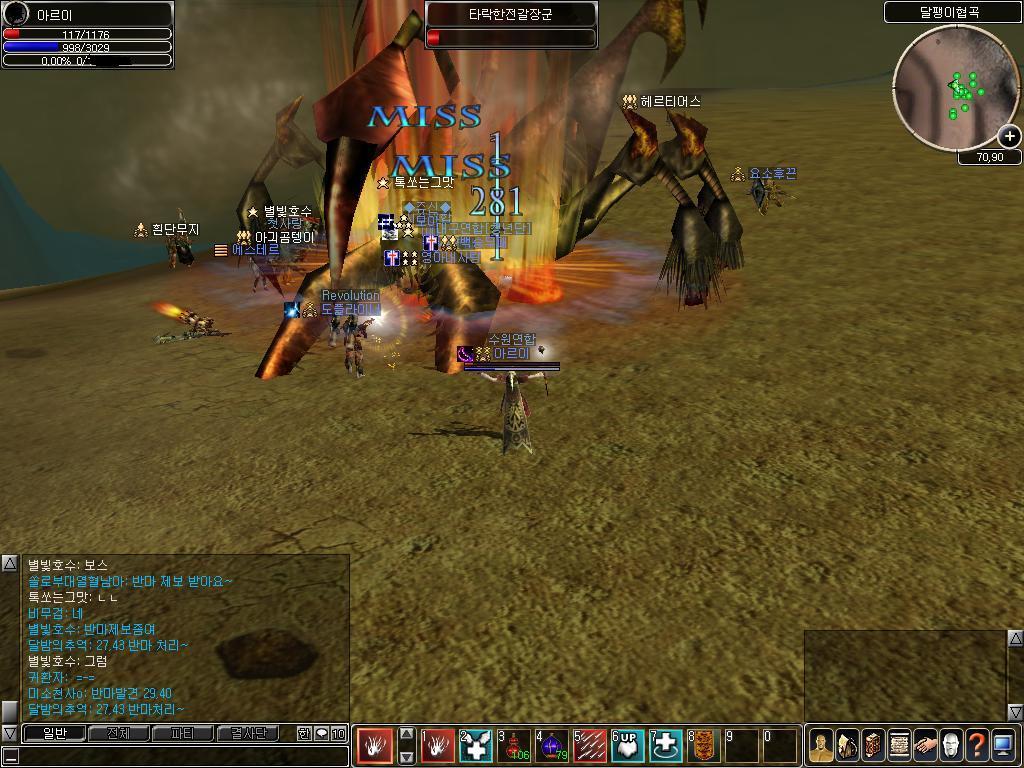
Task: Click the circular minimap
Action: click(x=947, y=88)
